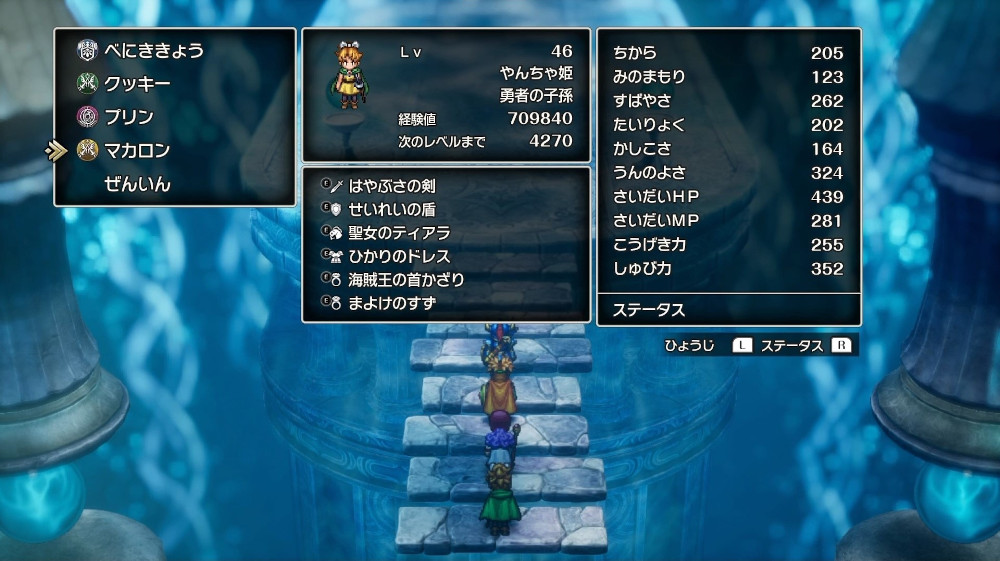Click the せいれいの盾 shield slot
This screenshot has width=1000, height=561.
click(x=391, y=210)
